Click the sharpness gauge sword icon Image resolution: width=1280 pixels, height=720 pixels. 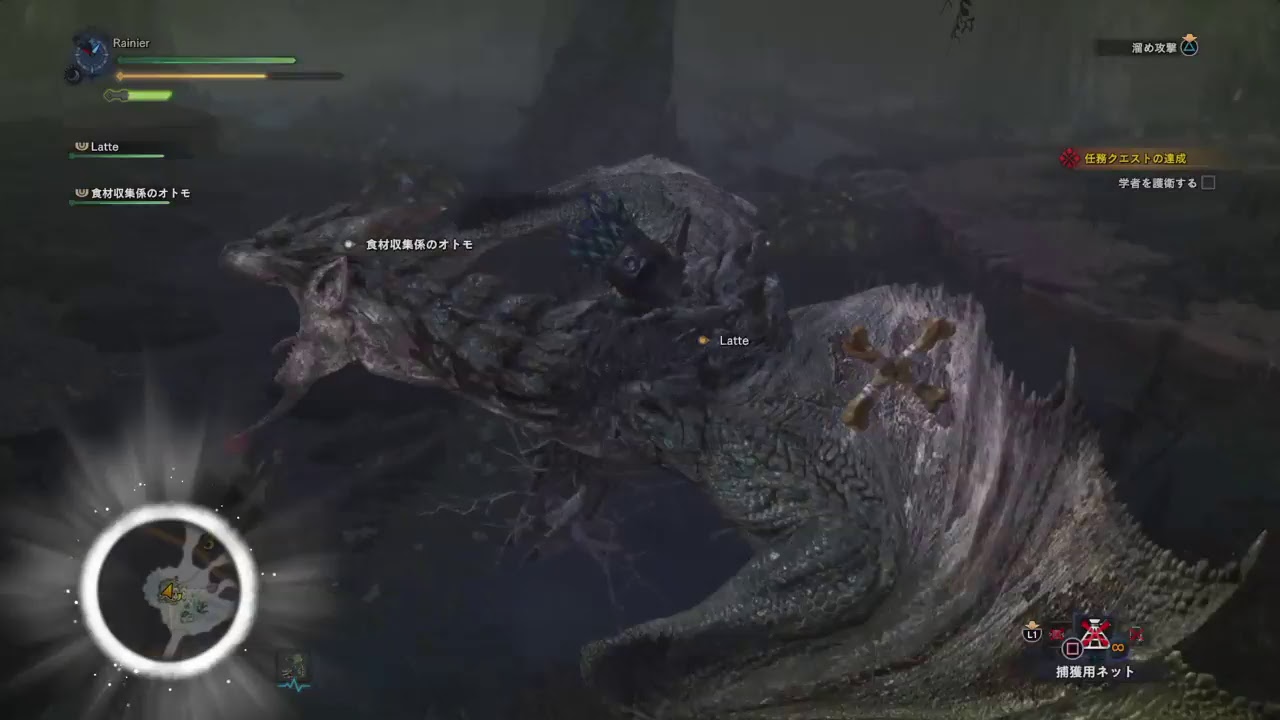pyautogui.click(x=114, y=96)
